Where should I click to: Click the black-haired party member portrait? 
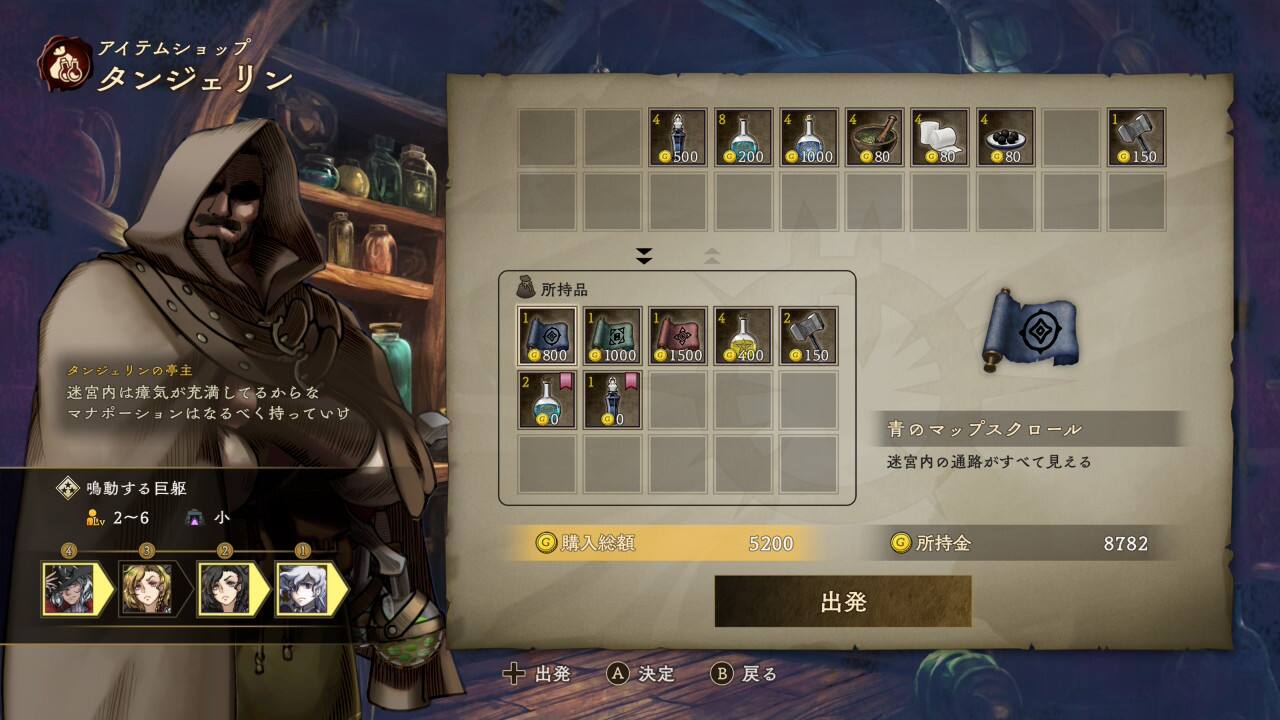click(224, 588)
